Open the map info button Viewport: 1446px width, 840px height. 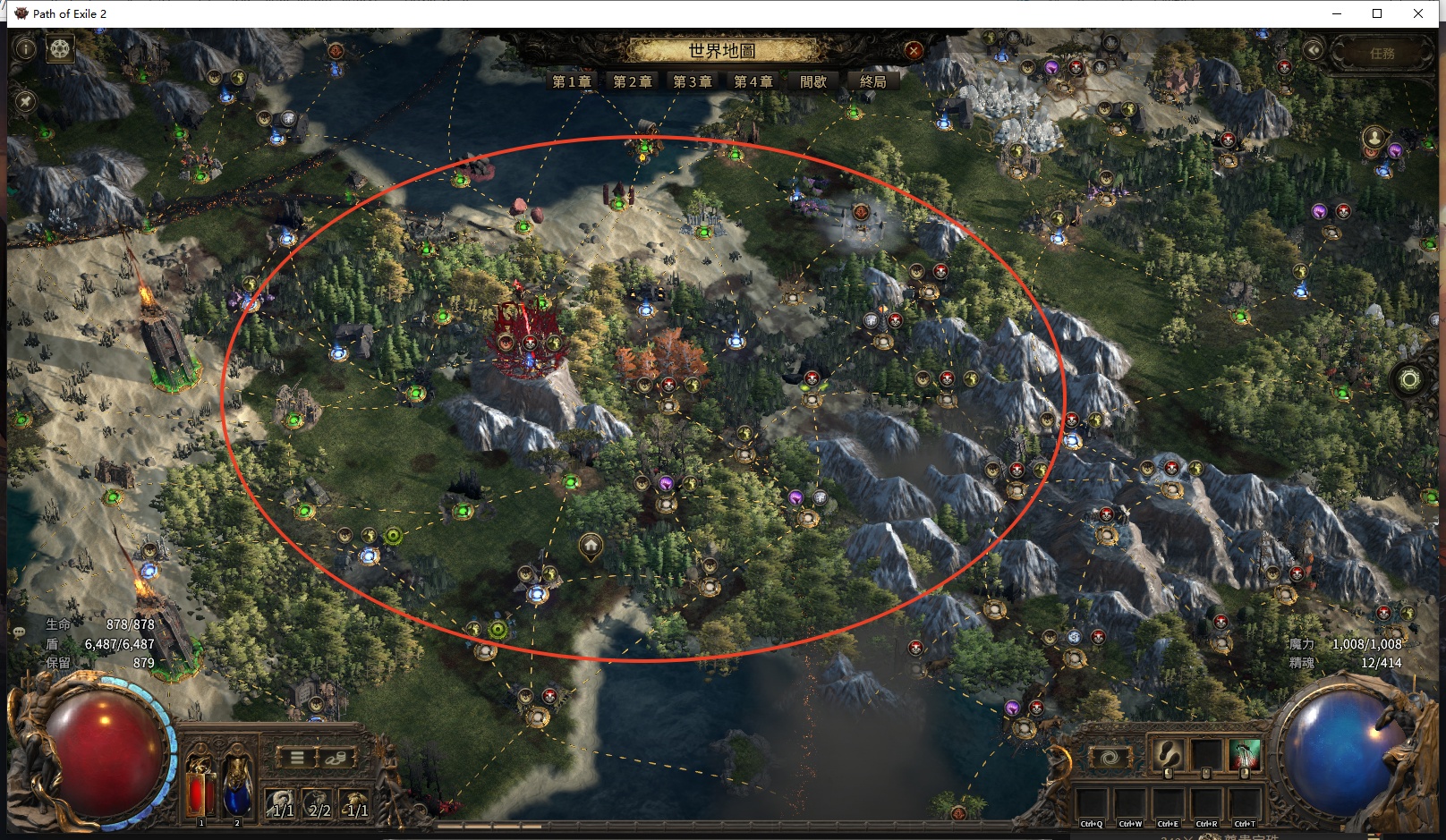(x=25, y=48)
